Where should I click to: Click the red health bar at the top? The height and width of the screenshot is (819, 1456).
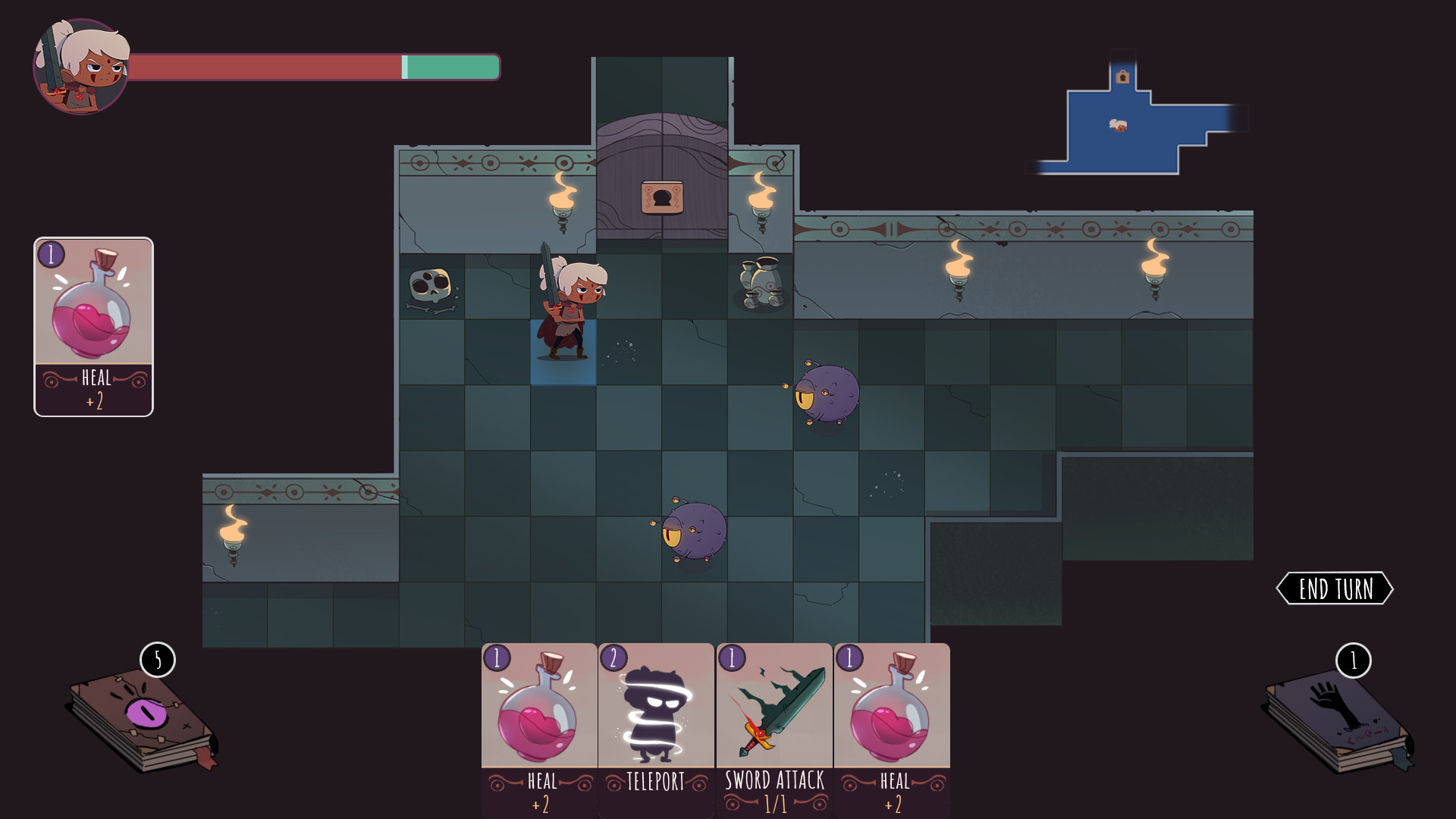(265, 67)
